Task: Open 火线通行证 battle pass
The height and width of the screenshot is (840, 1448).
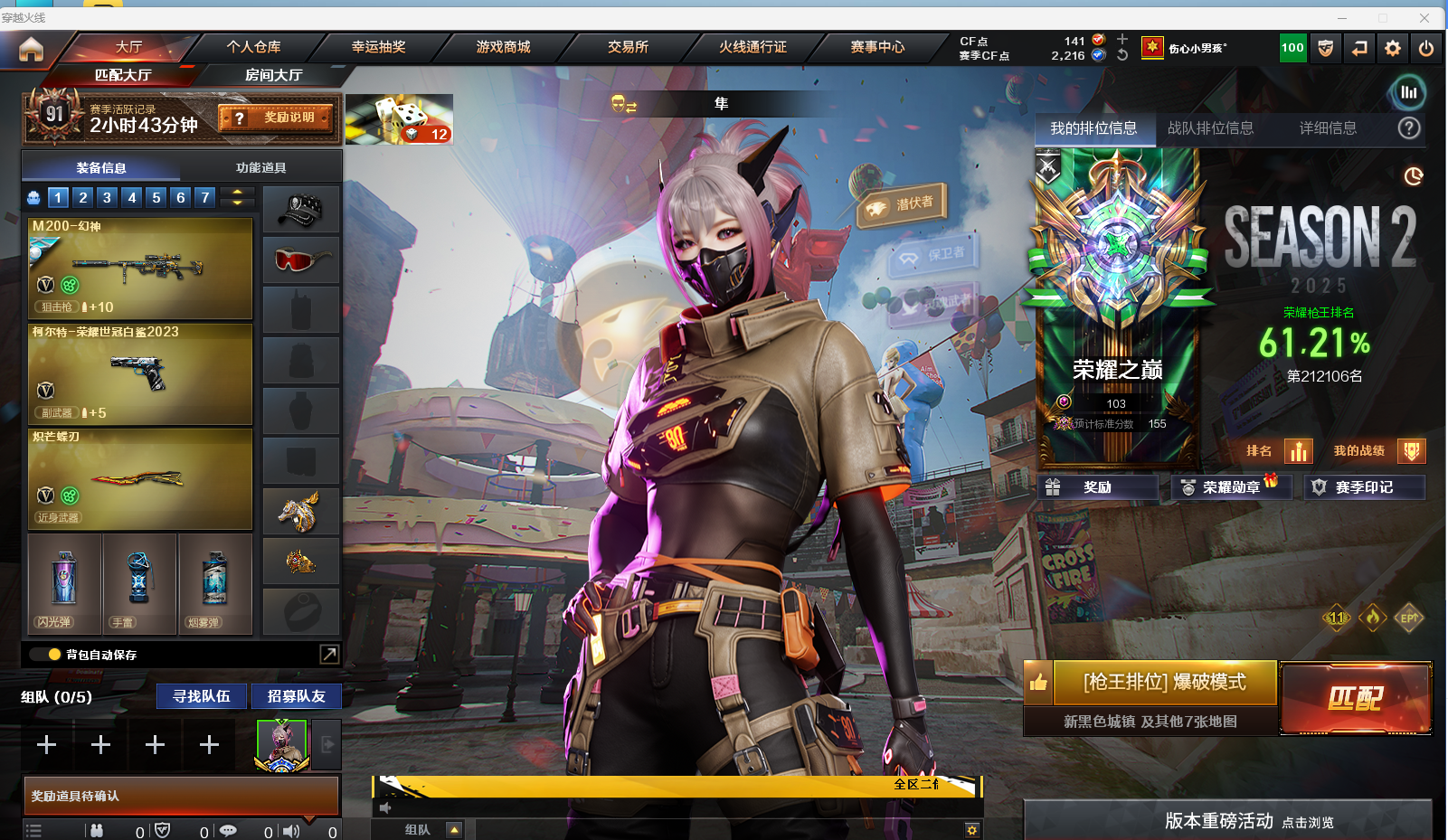Action: (x=752, y=47)
